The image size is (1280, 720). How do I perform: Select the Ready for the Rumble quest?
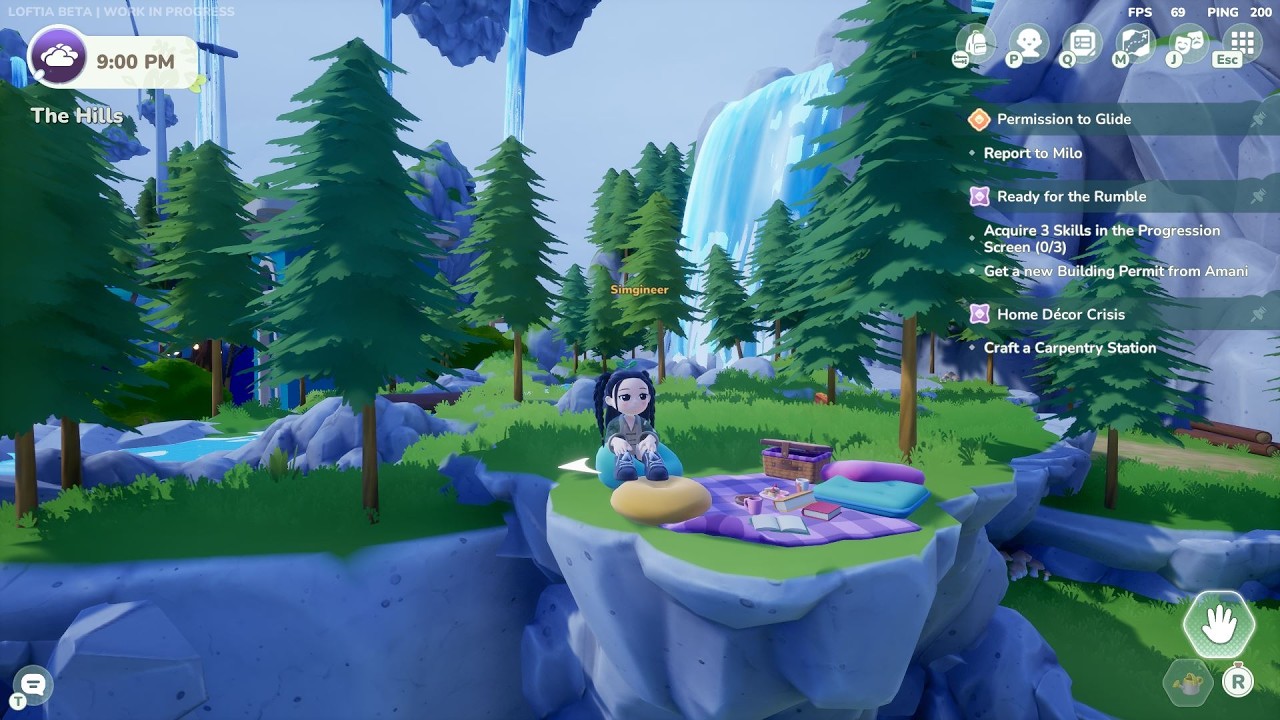[x=1071, y=197]
